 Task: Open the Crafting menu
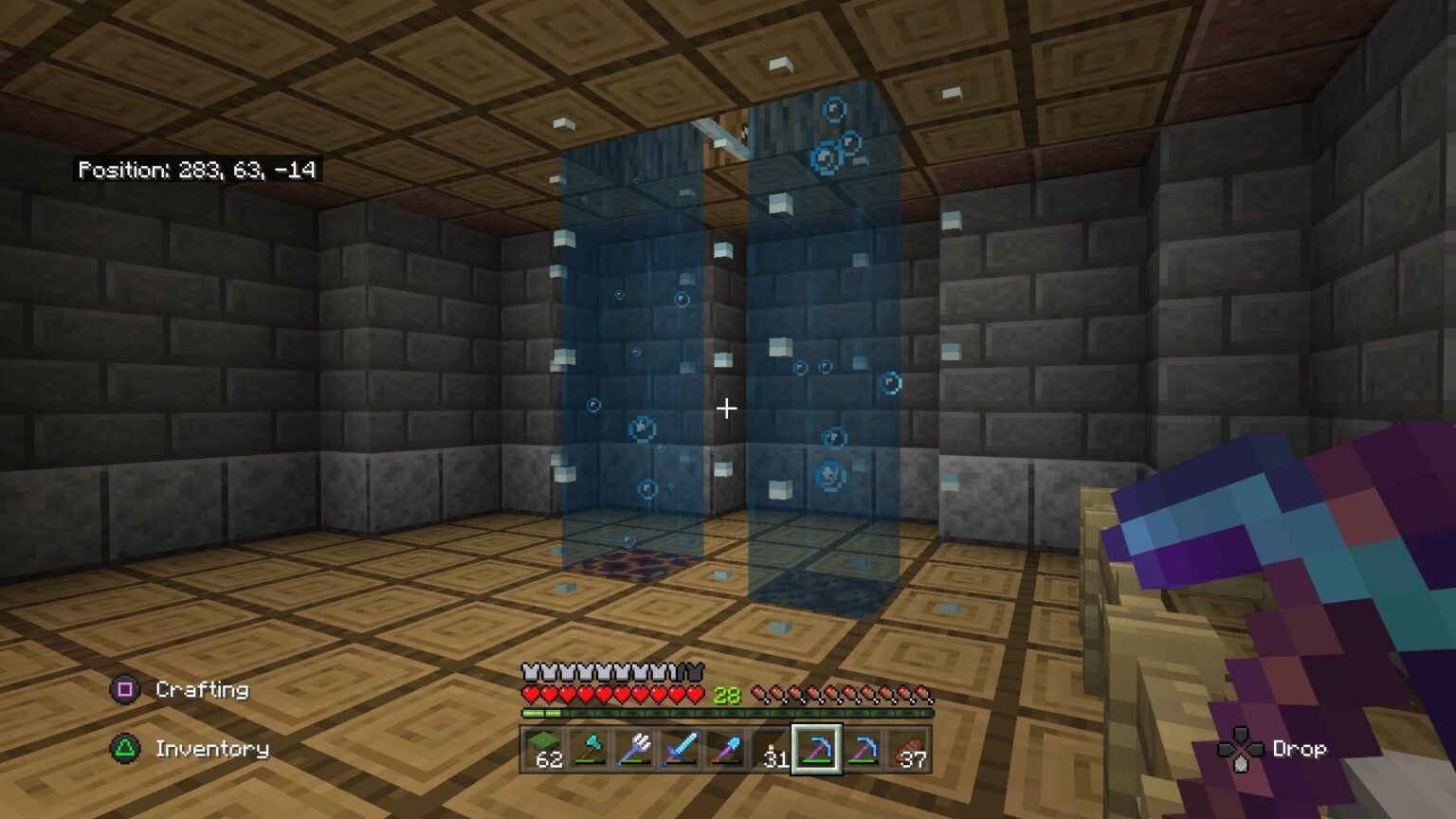click(x=201, y=690)
